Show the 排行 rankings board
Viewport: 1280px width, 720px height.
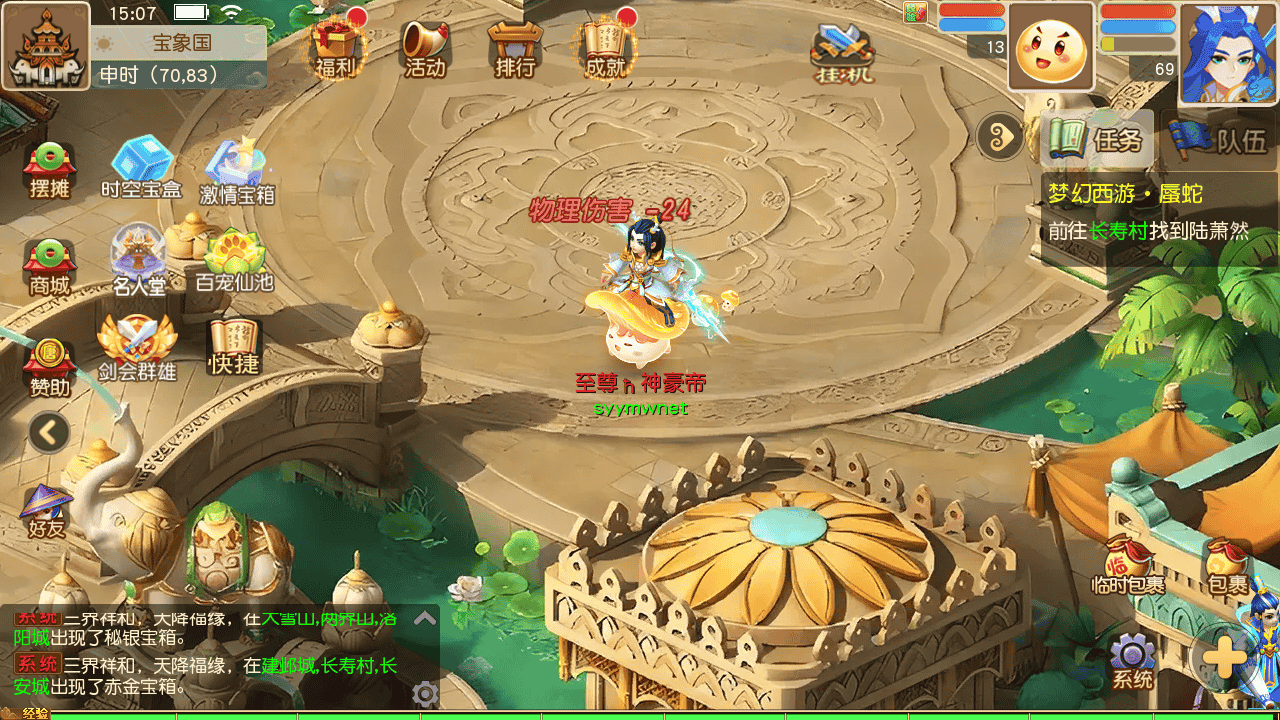click(x=515, y=46)
